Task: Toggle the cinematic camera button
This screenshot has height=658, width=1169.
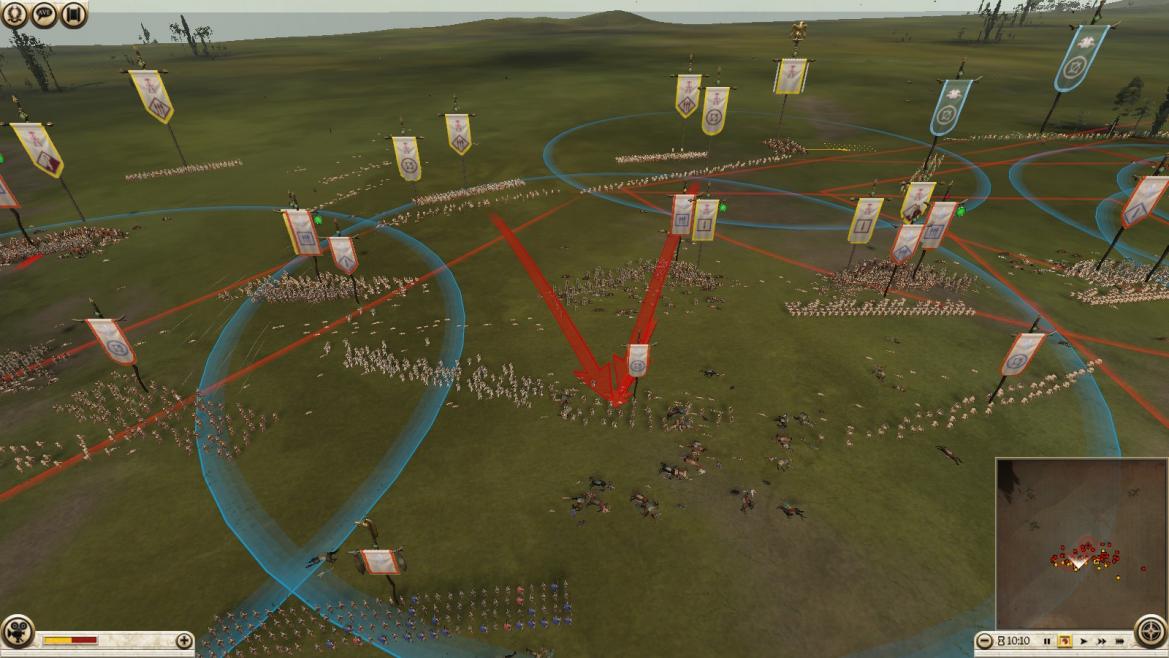Action: [16, 633]
